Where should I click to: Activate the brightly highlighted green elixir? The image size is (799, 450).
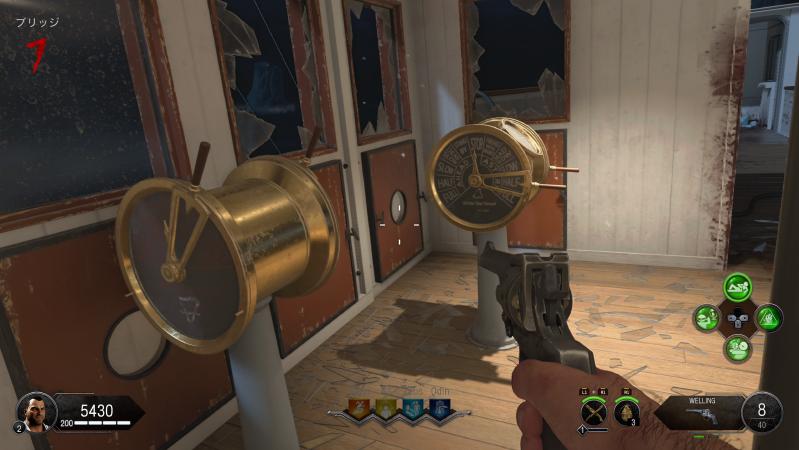click(x=738, y=288)
